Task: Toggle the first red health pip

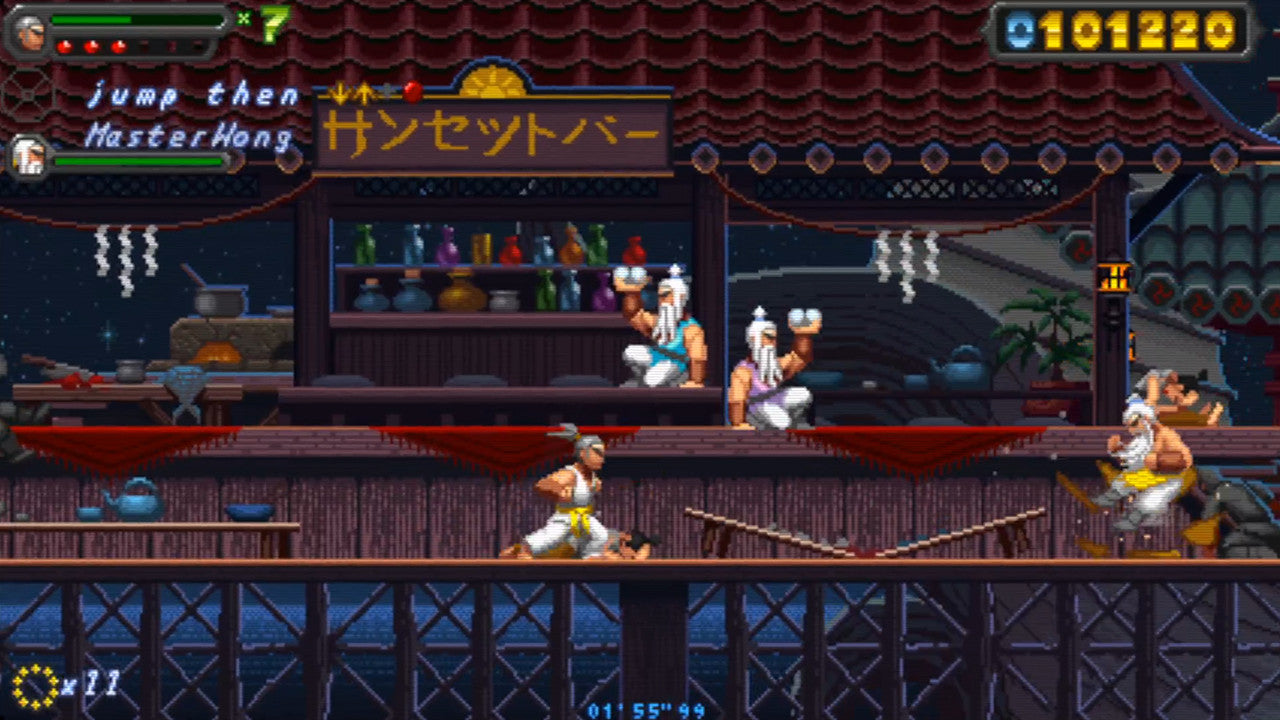Action: pyautogui.click(x=63, y=47)
